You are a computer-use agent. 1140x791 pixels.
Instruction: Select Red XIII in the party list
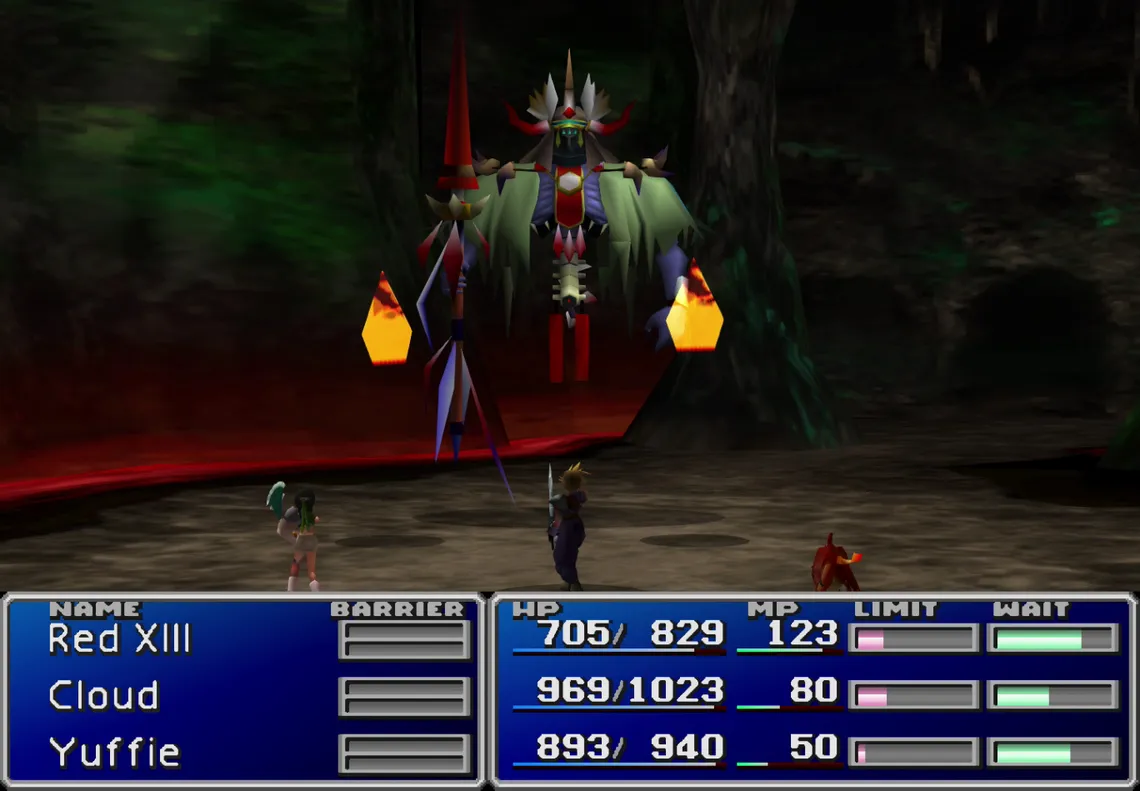click(x=119, y=639)
